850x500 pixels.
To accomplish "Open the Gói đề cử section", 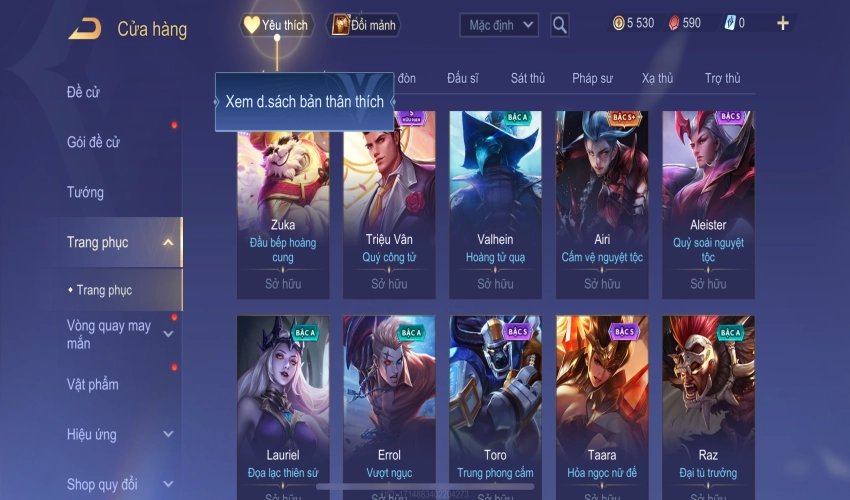I will tap(94, 142).
